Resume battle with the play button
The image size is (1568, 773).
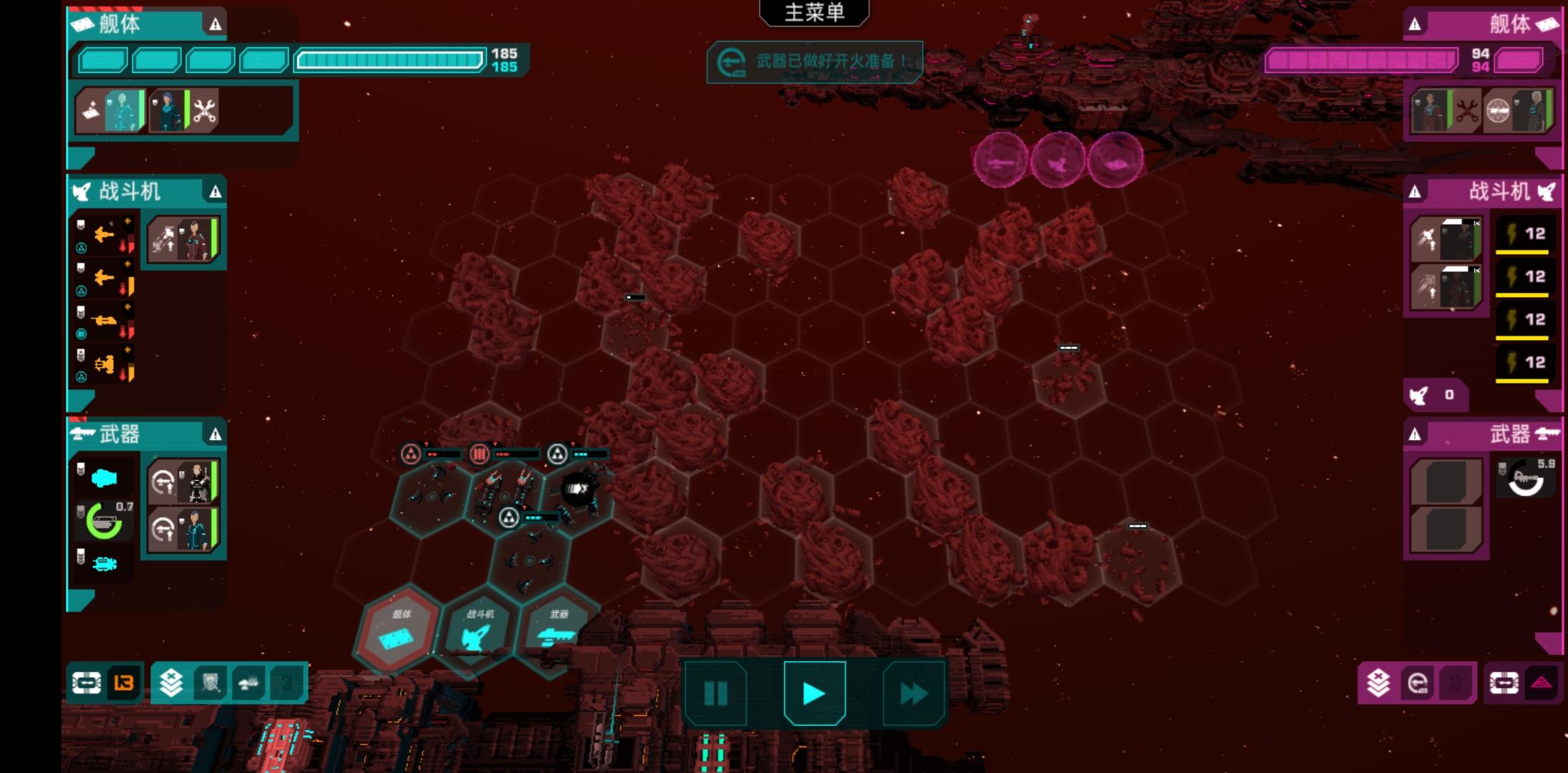[x=814, y=693]
